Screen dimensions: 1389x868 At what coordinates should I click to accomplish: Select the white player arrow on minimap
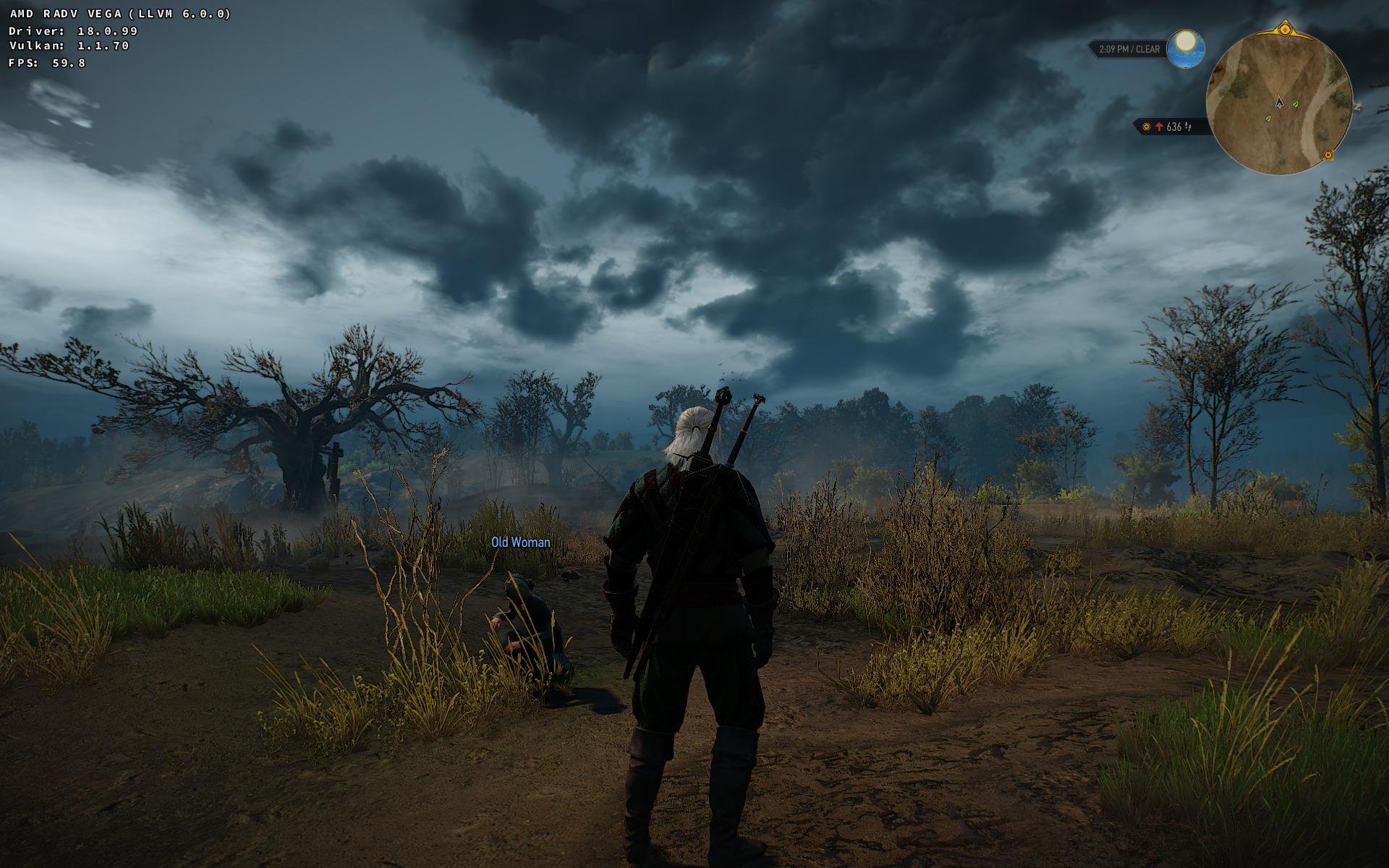[x=1280, y=103]
